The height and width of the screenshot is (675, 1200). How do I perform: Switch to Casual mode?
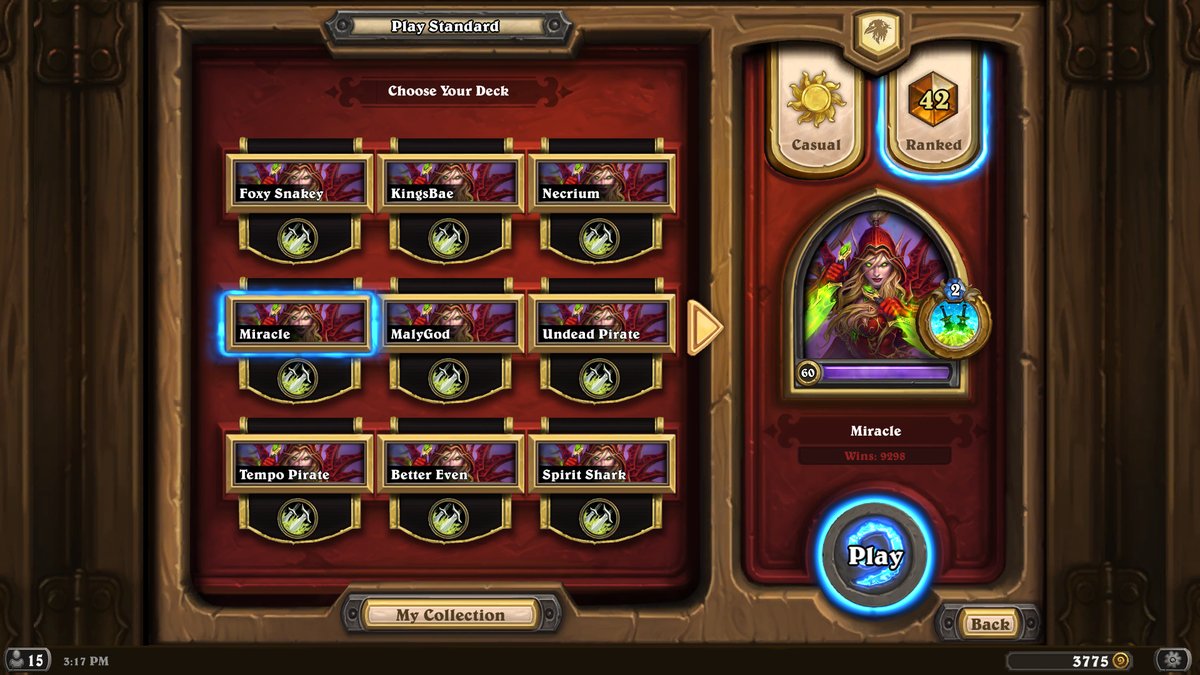[x=816, y=110]
